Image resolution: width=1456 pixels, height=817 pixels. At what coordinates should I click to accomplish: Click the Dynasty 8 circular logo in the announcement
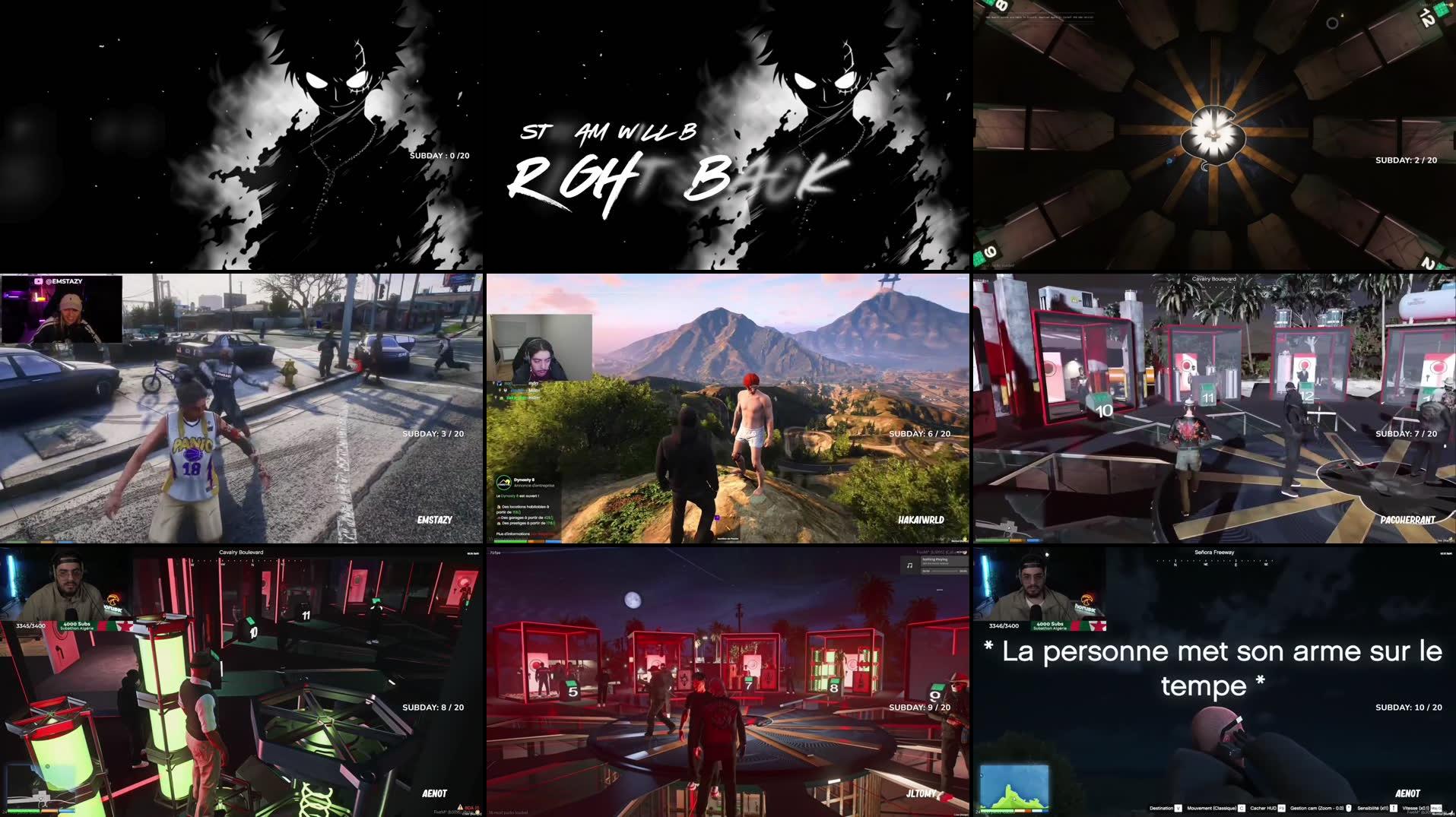click(x=503, y=483)
